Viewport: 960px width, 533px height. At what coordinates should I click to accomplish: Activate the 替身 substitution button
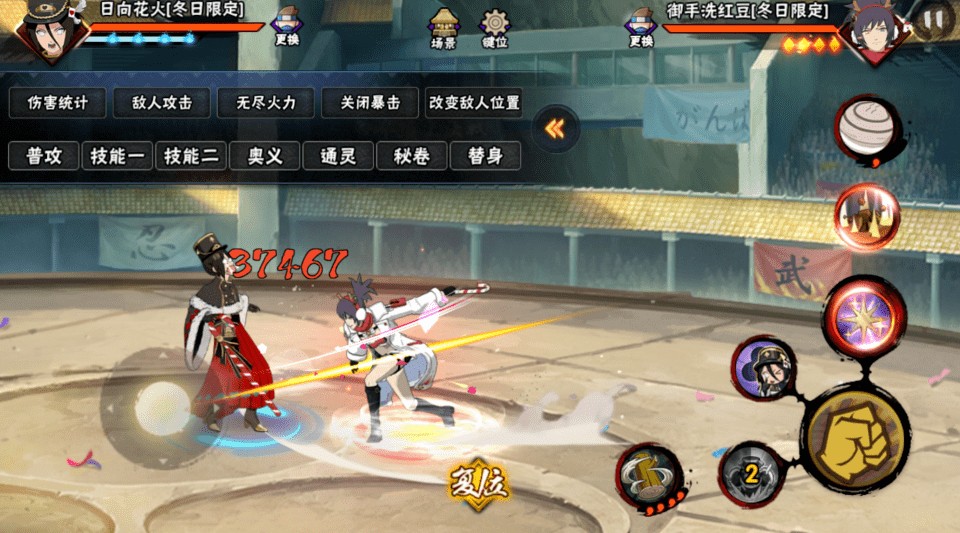pos(485,156)
